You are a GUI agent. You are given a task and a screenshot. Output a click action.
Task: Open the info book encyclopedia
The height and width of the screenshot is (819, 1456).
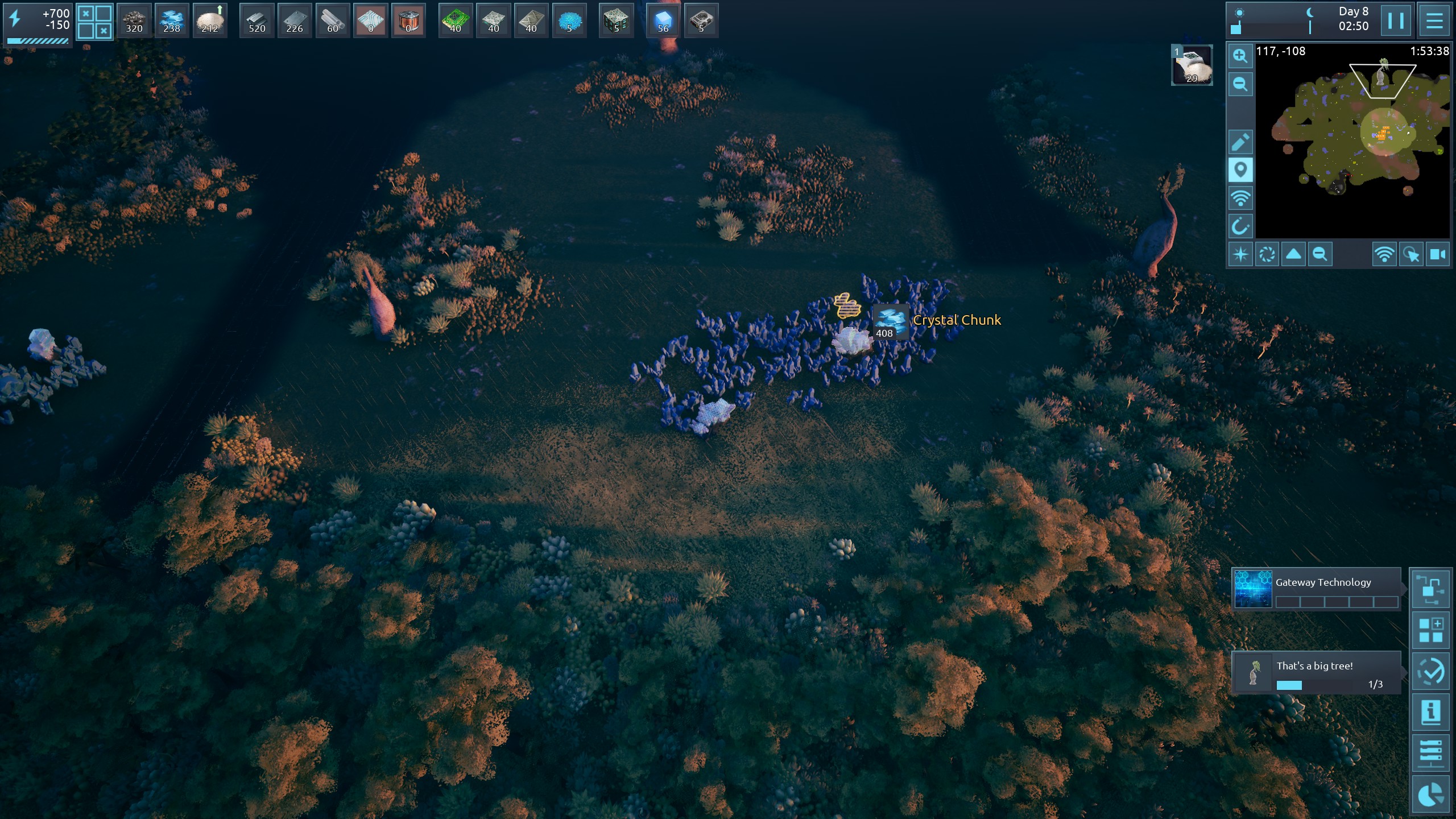tap(1430, 712)
